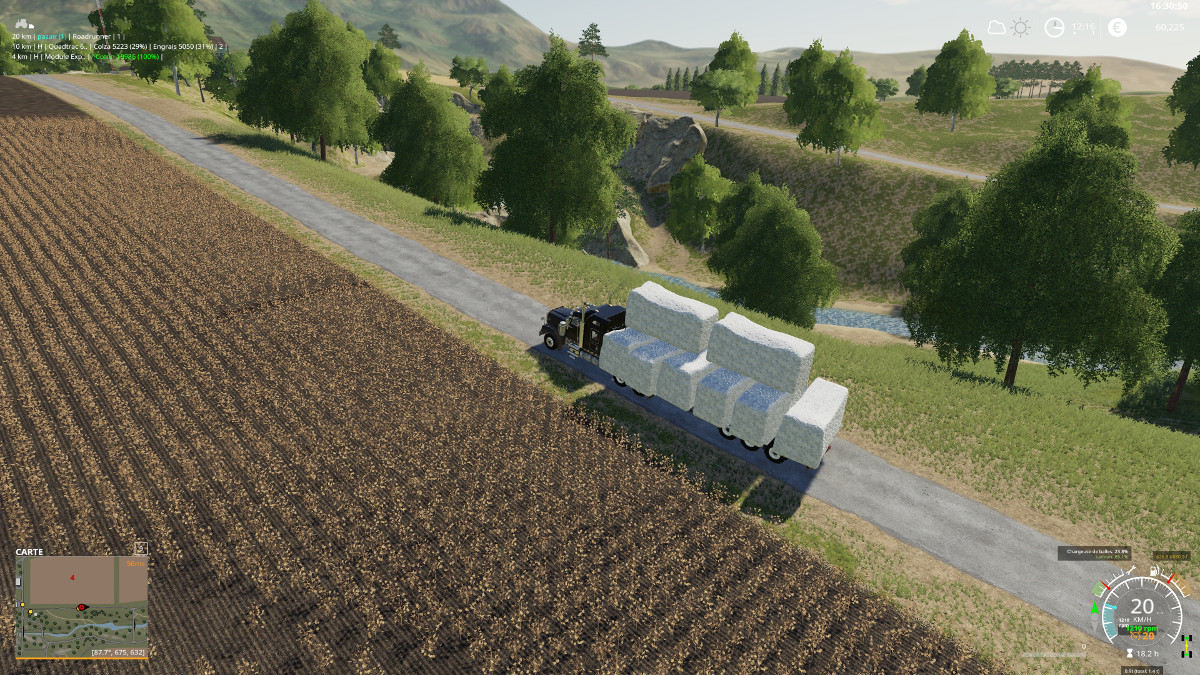Image resolution: width=1200 pixels, height=675 pixels.
Task: Open the weather forecast cloud and sun icon
Action: 1007,28
